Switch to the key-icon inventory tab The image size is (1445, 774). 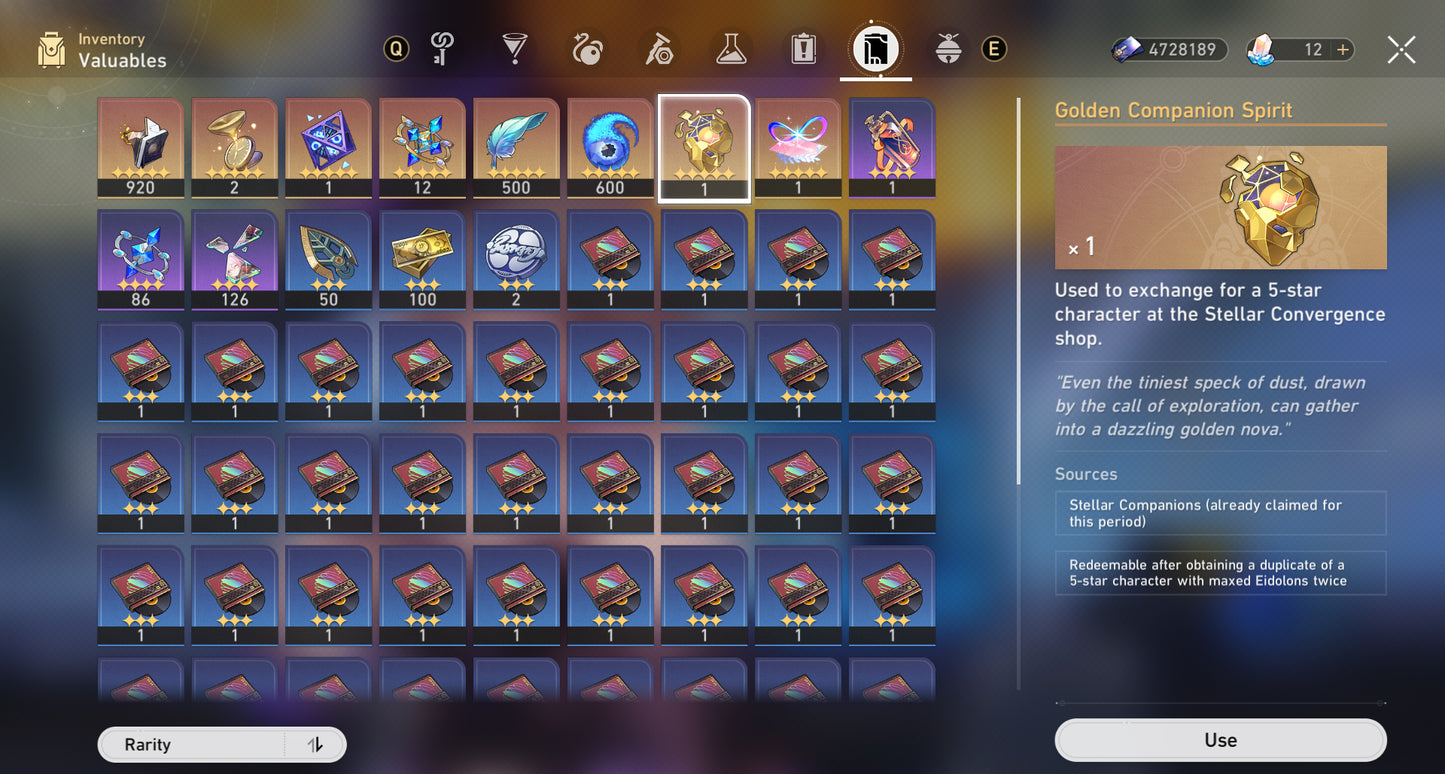coord(442,48)
